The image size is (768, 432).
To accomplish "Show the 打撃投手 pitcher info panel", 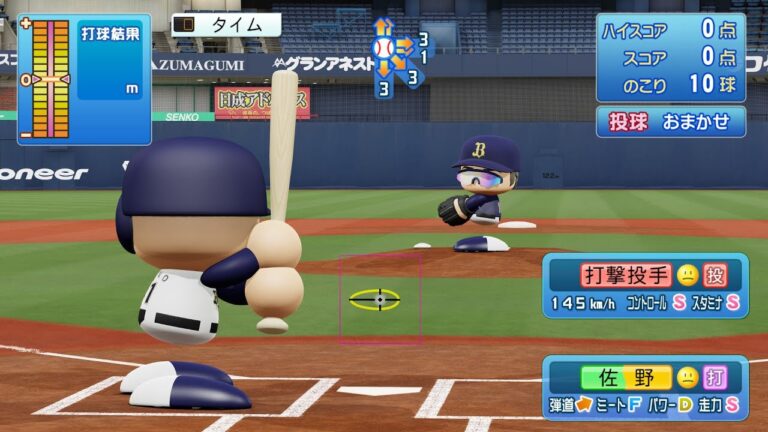I will pos(645,285).
